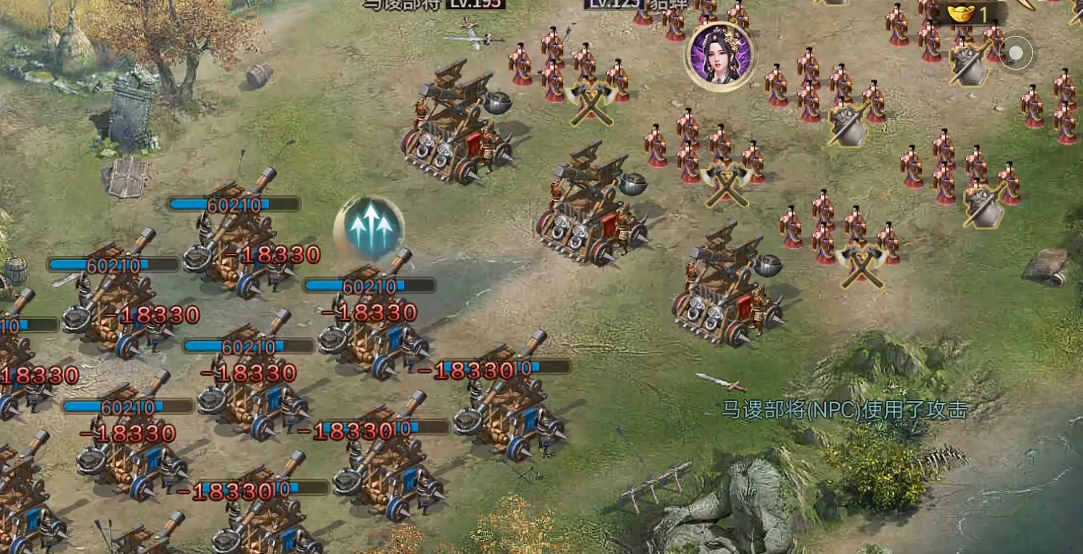Select the female hero portrait with purple background
Image resolution: width=1083 pixels, height=554 pixels.
720,56
